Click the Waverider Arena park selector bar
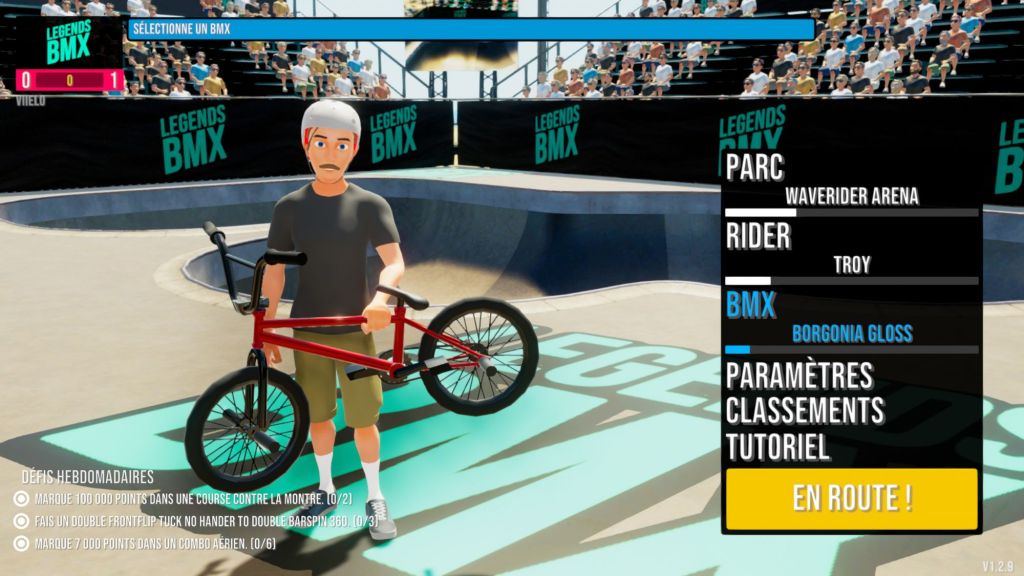Viewport: 1024px width, 576px height. (x=851, y=212)
